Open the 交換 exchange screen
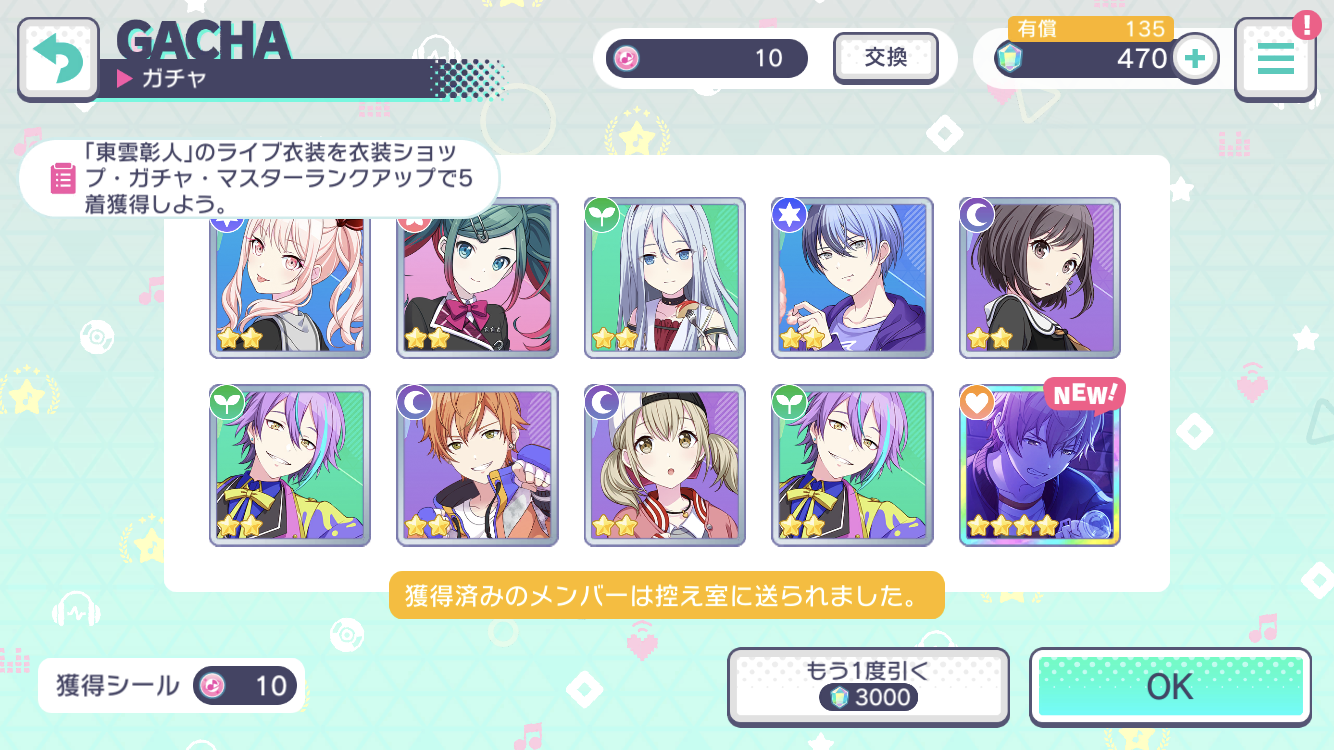 pos(885,58)
